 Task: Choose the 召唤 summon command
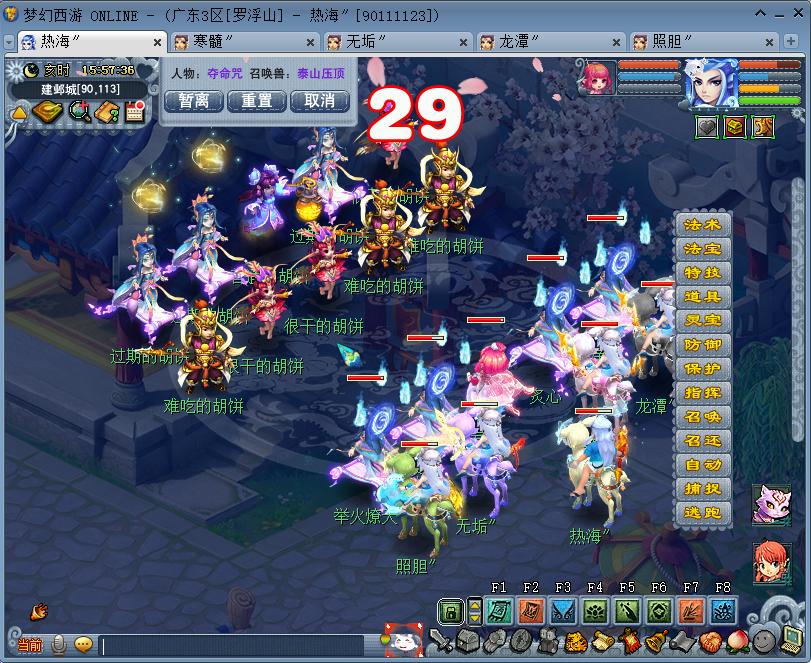[x=702, y=418]
